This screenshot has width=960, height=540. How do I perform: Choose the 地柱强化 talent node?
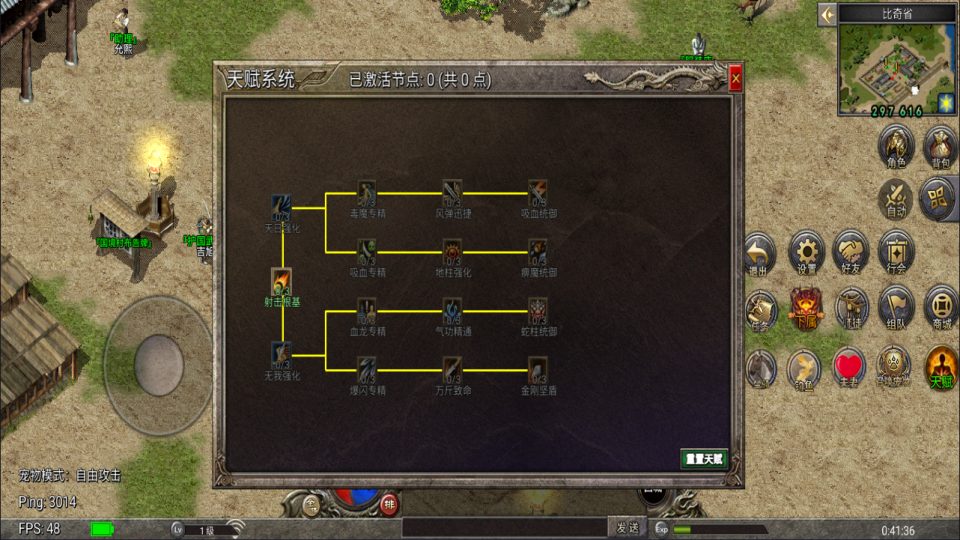pyautogui.click(x=453, y=252)
